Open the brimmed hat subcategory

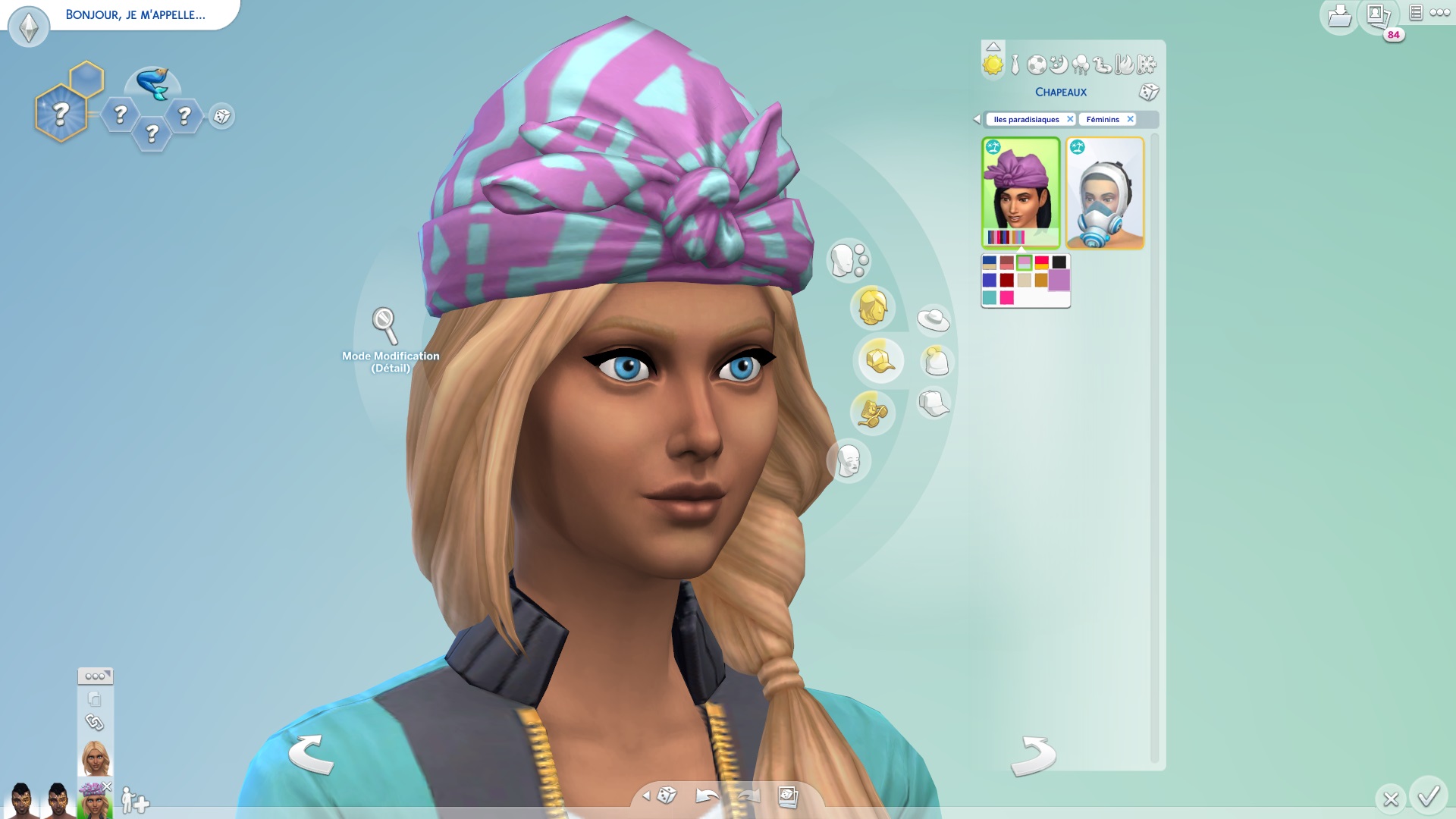coord(934,319)
